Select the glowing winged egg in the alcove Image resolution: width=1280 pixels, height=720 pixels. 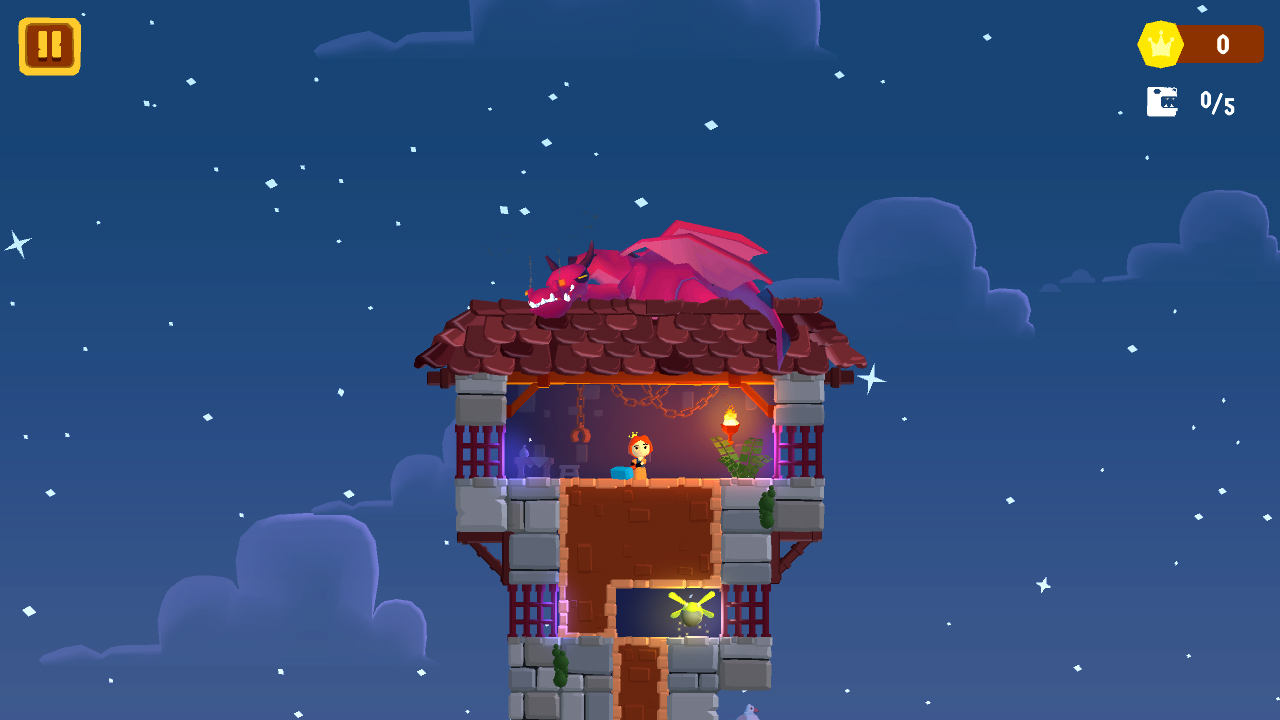(x=690, y=611)
